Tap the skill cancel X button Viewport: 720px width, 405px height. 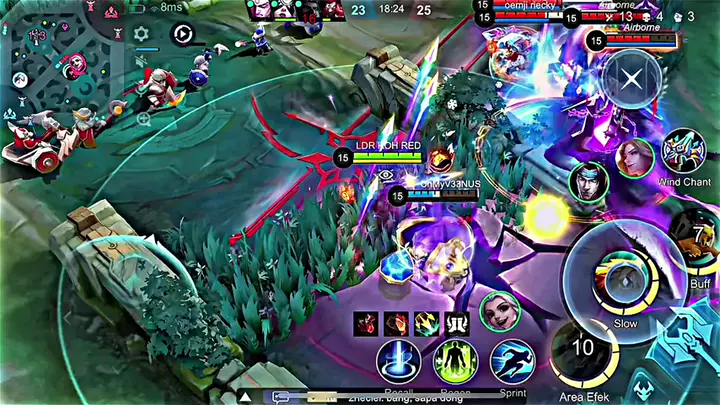point(631,80)
